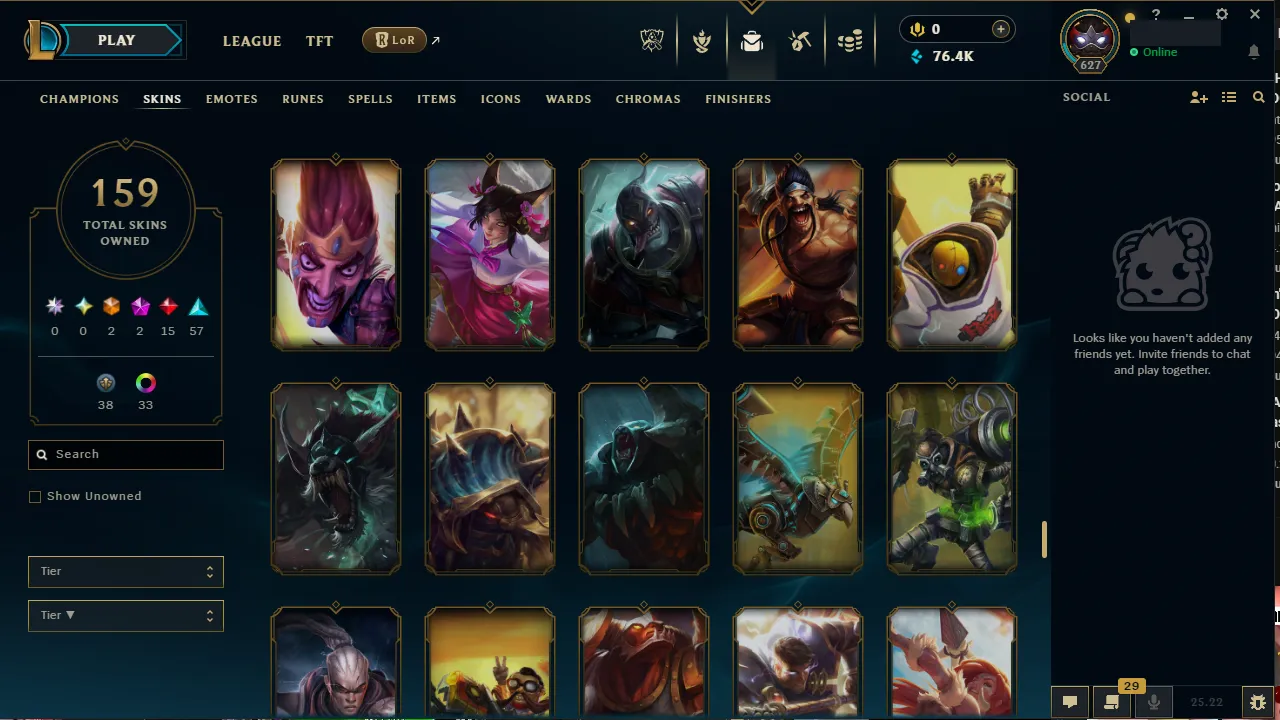The height and width of the screenshot is (720, 1280).
Task: Open the search icon in the Social panel
Action: click(1258, 97)
